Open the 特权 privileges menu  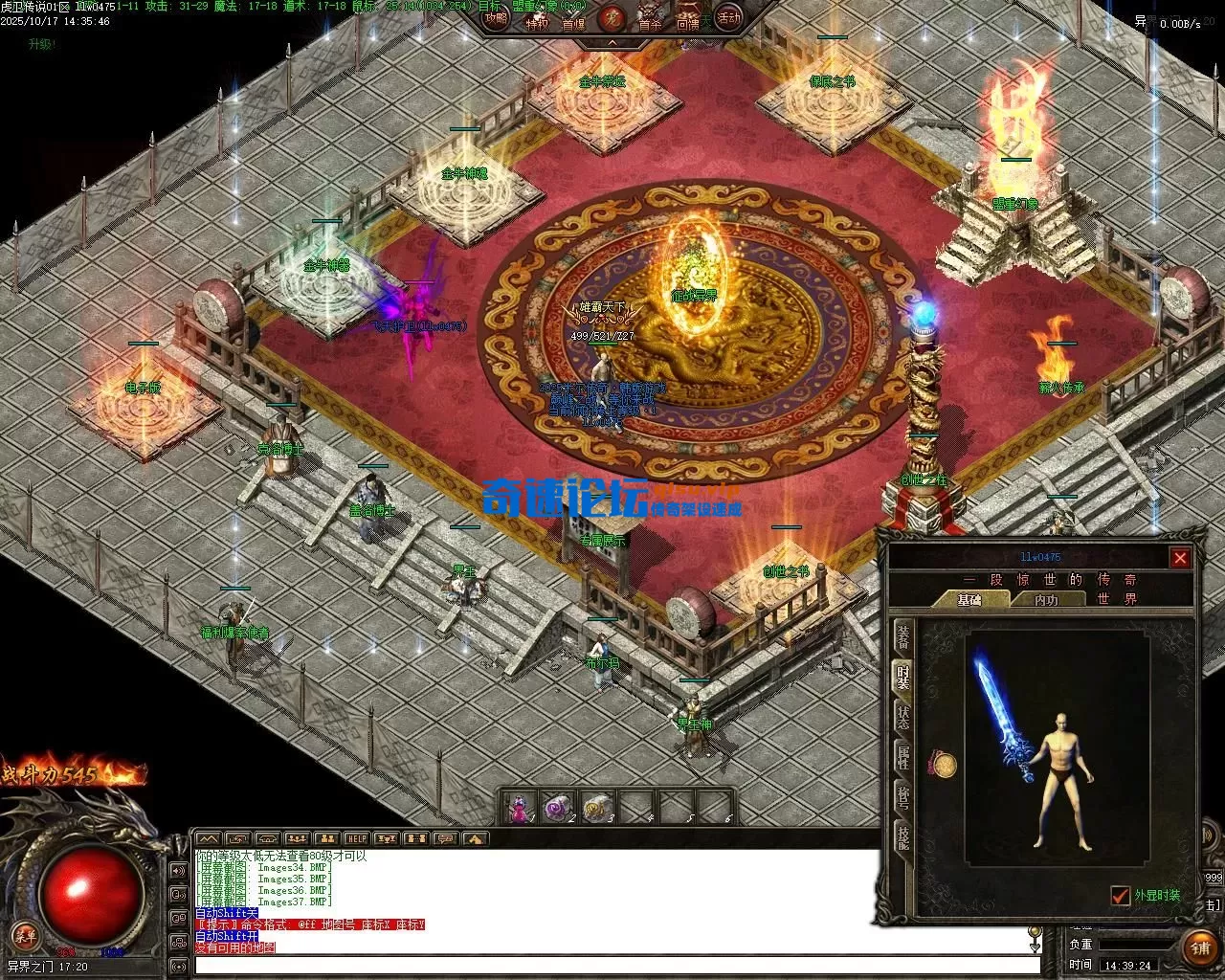click(537, 22)
